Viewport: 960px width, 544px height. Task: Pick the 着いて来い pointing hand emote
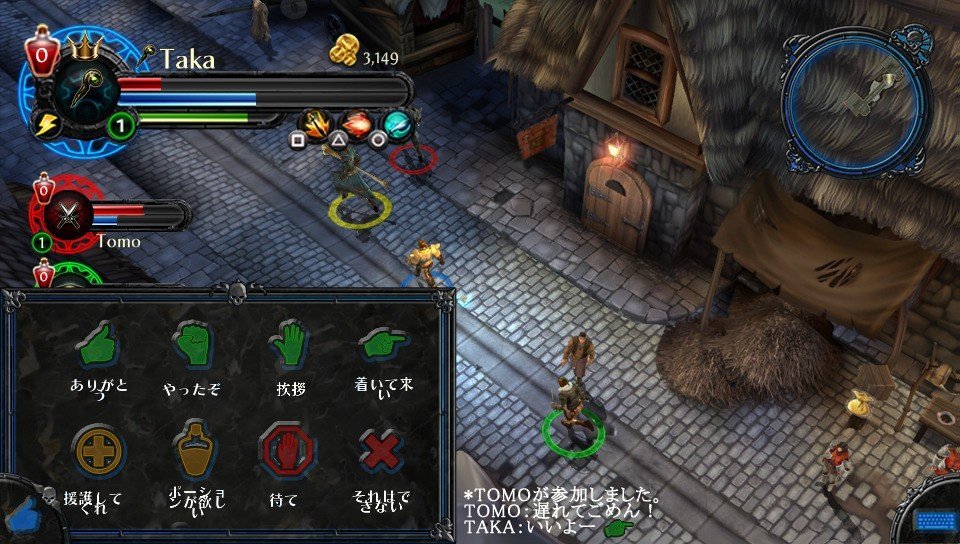tap(382, 345)
